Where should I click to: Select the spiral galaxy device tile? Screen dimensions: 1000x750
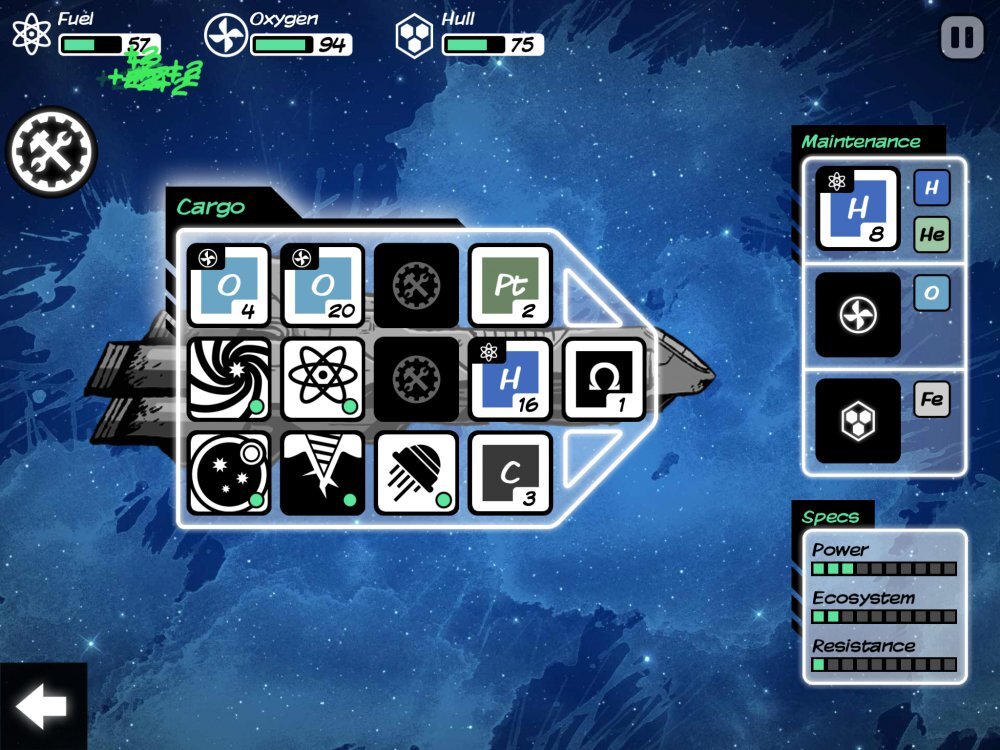(228, 379)
